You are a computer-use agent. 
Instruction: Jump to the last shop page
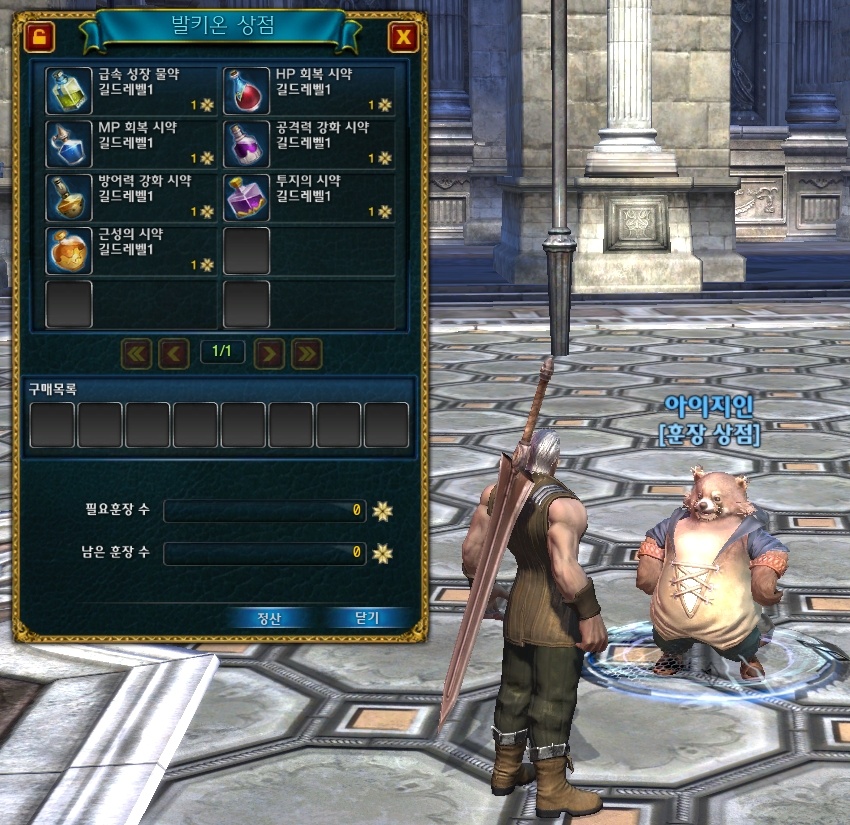(307, 352)
